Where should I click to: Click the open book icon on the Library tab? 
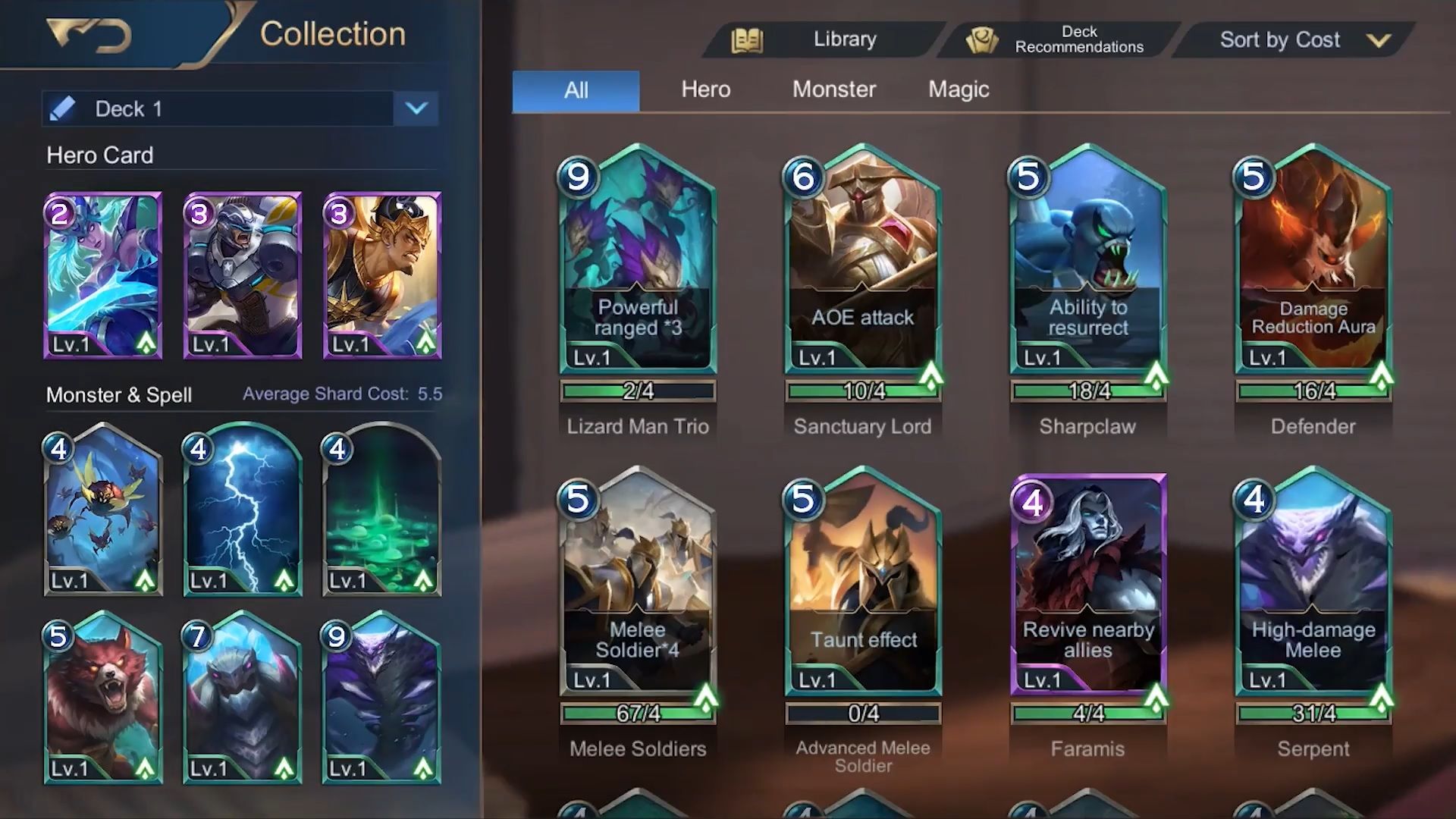747,39
